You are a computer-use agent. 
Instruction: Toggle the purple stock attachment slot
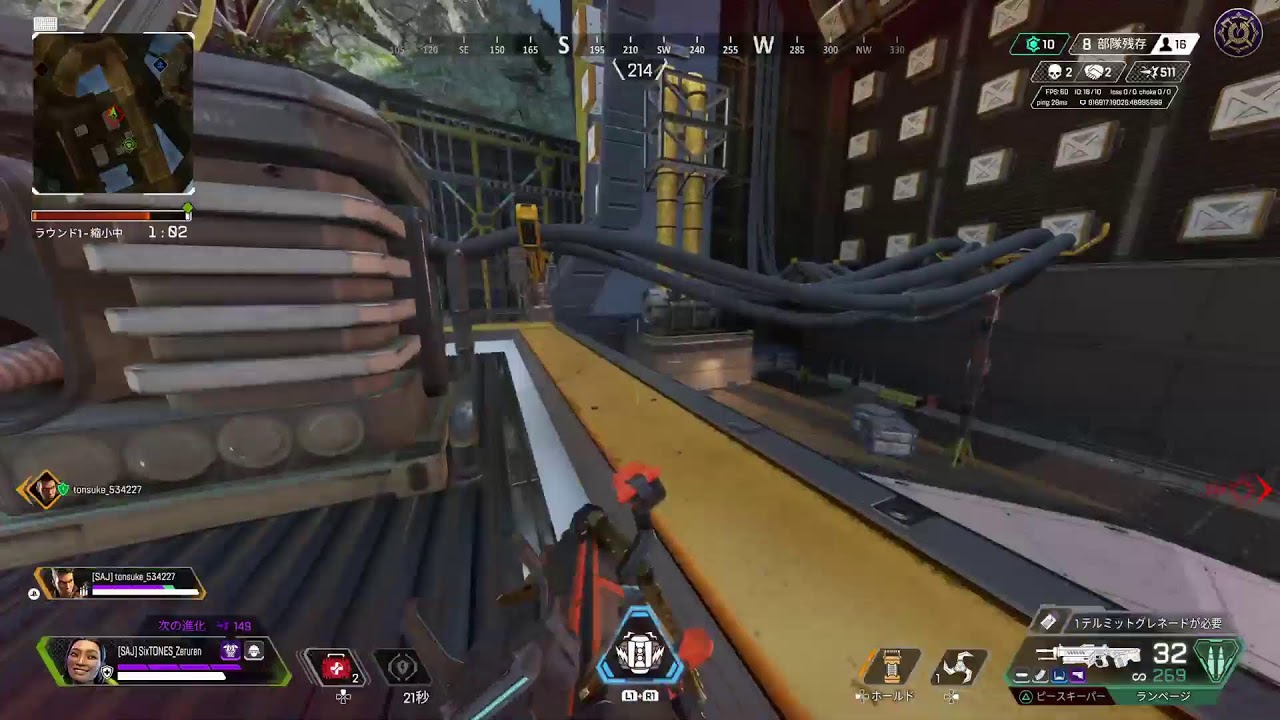[x=1077, y=674]
